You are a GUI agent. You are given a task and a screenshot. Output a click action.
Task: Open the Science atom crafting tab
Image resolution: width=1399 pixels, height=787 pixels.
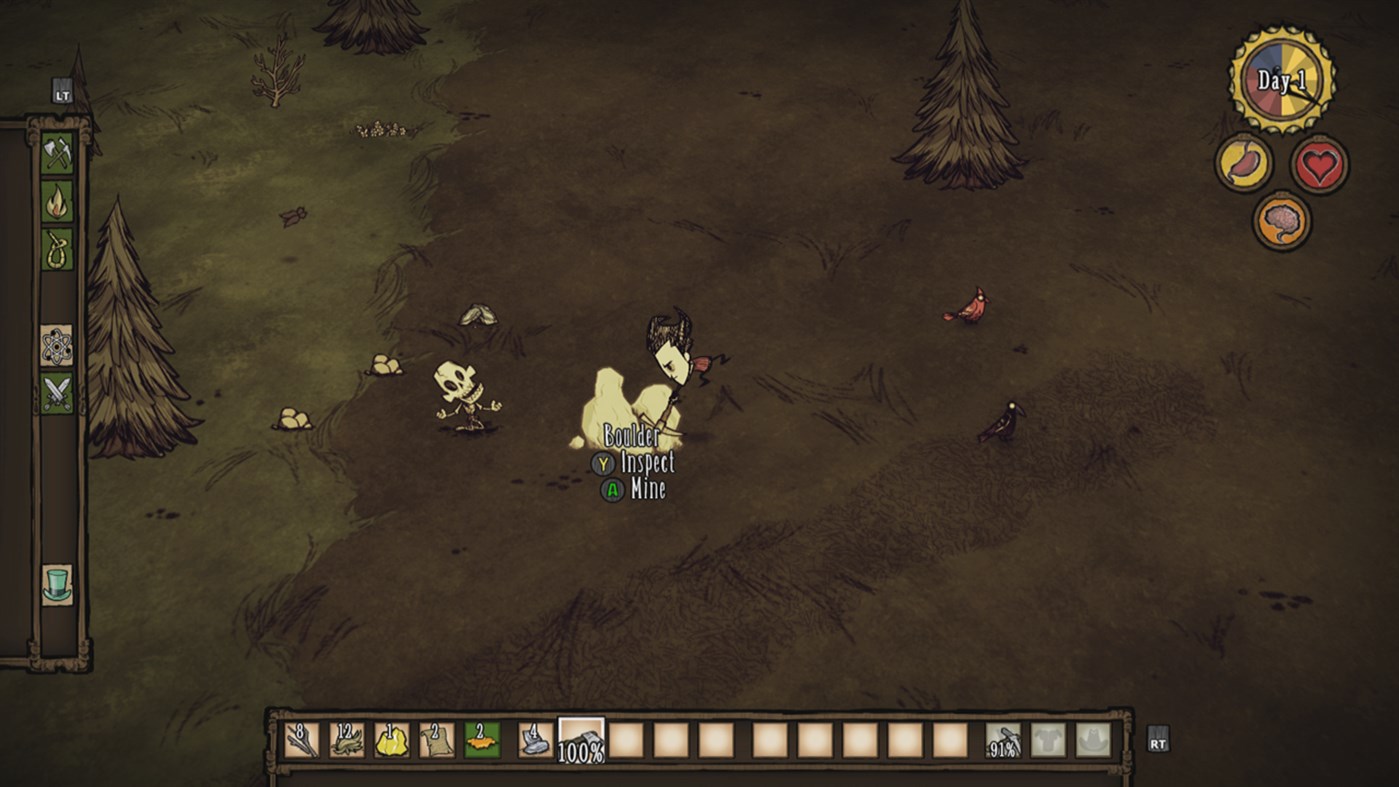pyautogui.click(x=57, y=345)
